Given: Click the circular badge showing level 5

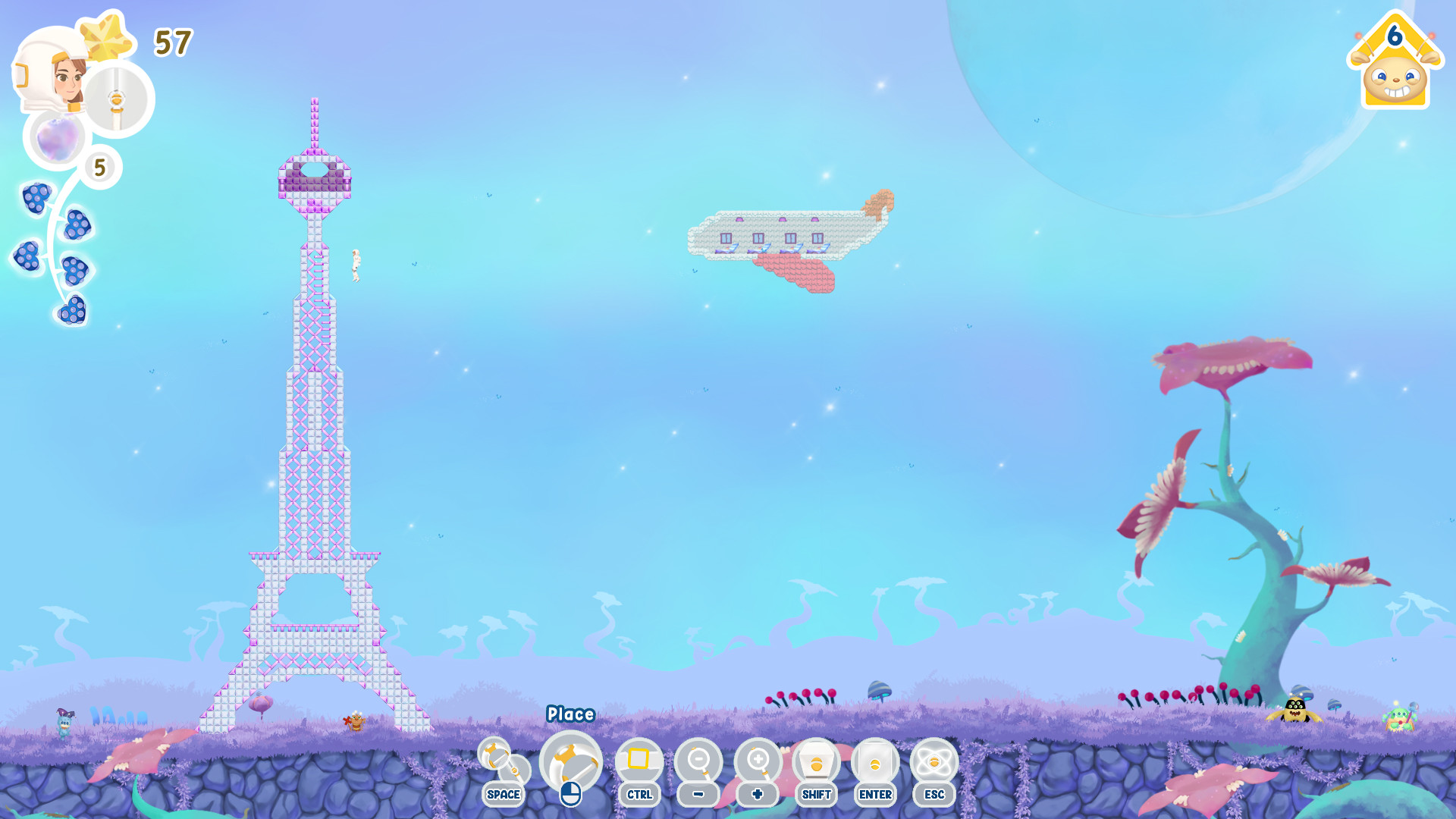Looking at the screenshot, I should (x=99, y=167).
